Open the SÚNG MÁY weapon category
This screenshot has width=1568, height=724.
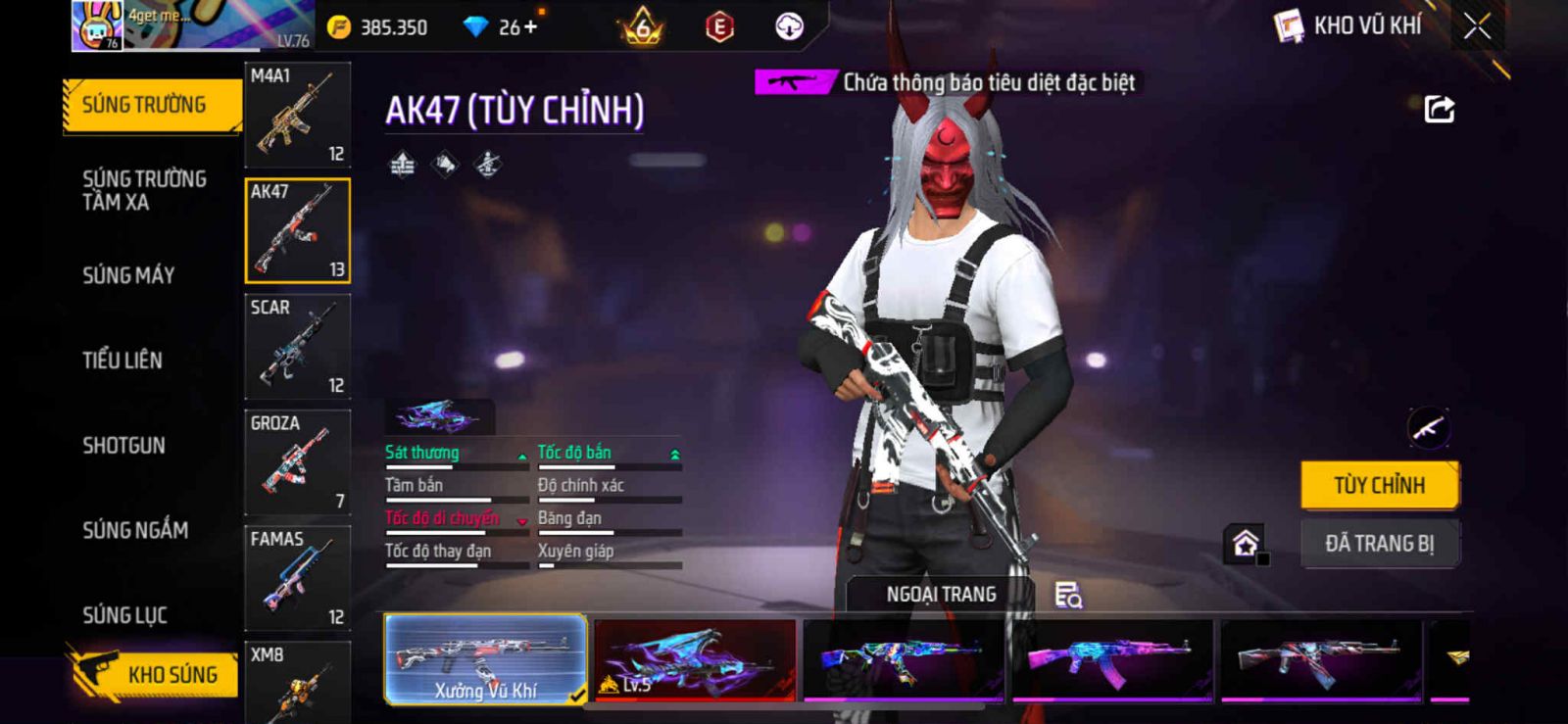[128, 275]
